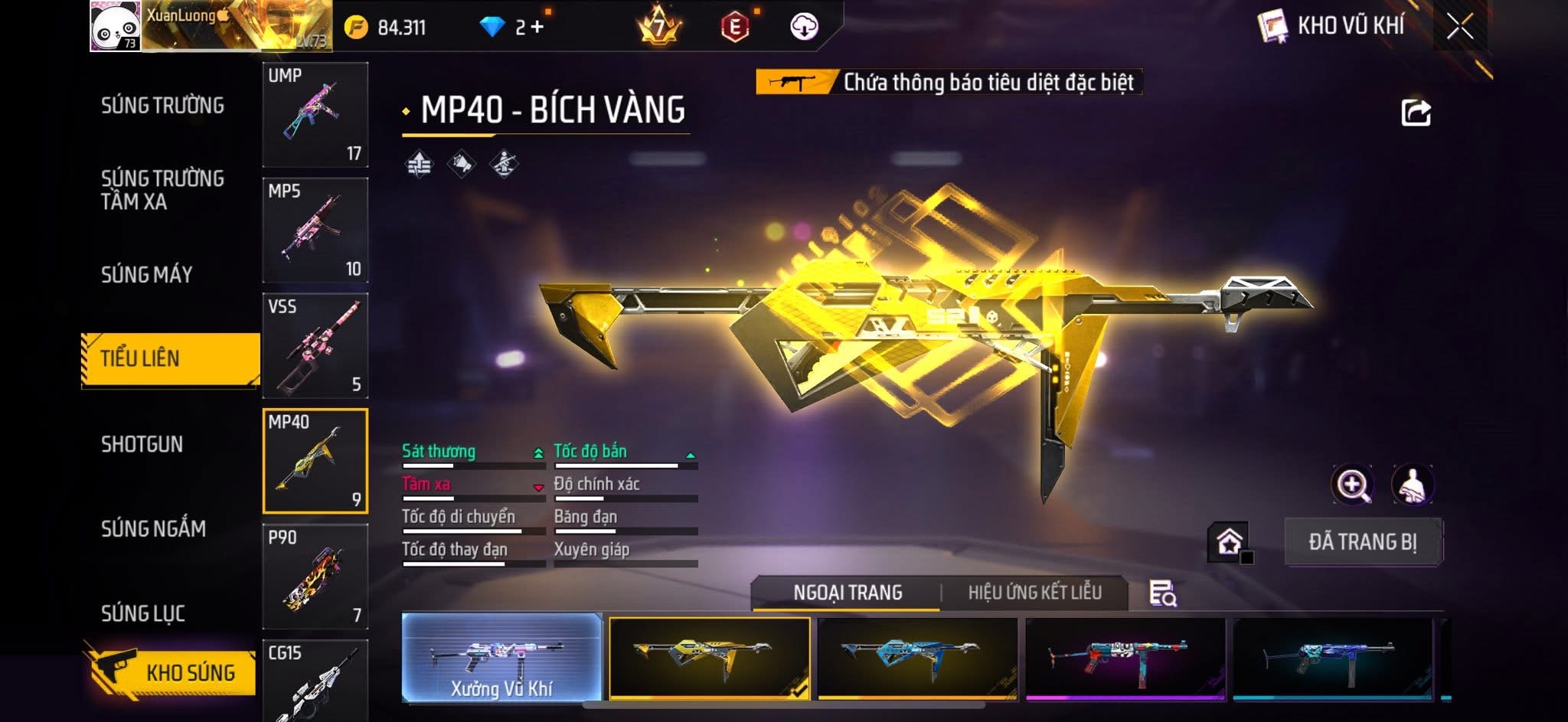Pick the VSS weapon tile
This screenshot has height=722, width=1568.
coord(315,345)
